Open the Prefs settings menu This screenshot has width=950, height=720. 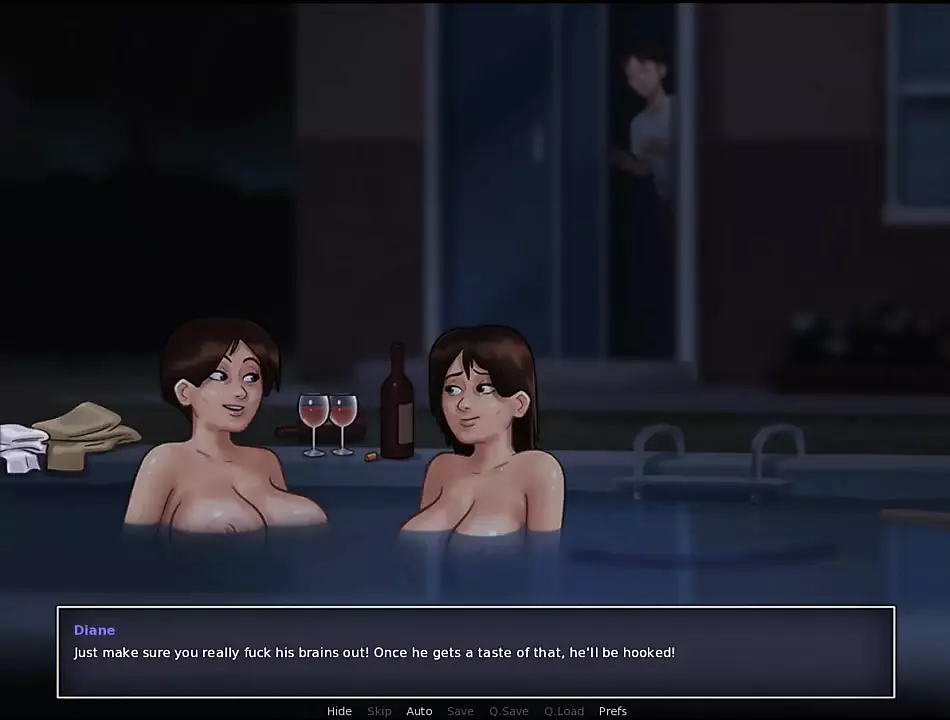click(613, 711)
